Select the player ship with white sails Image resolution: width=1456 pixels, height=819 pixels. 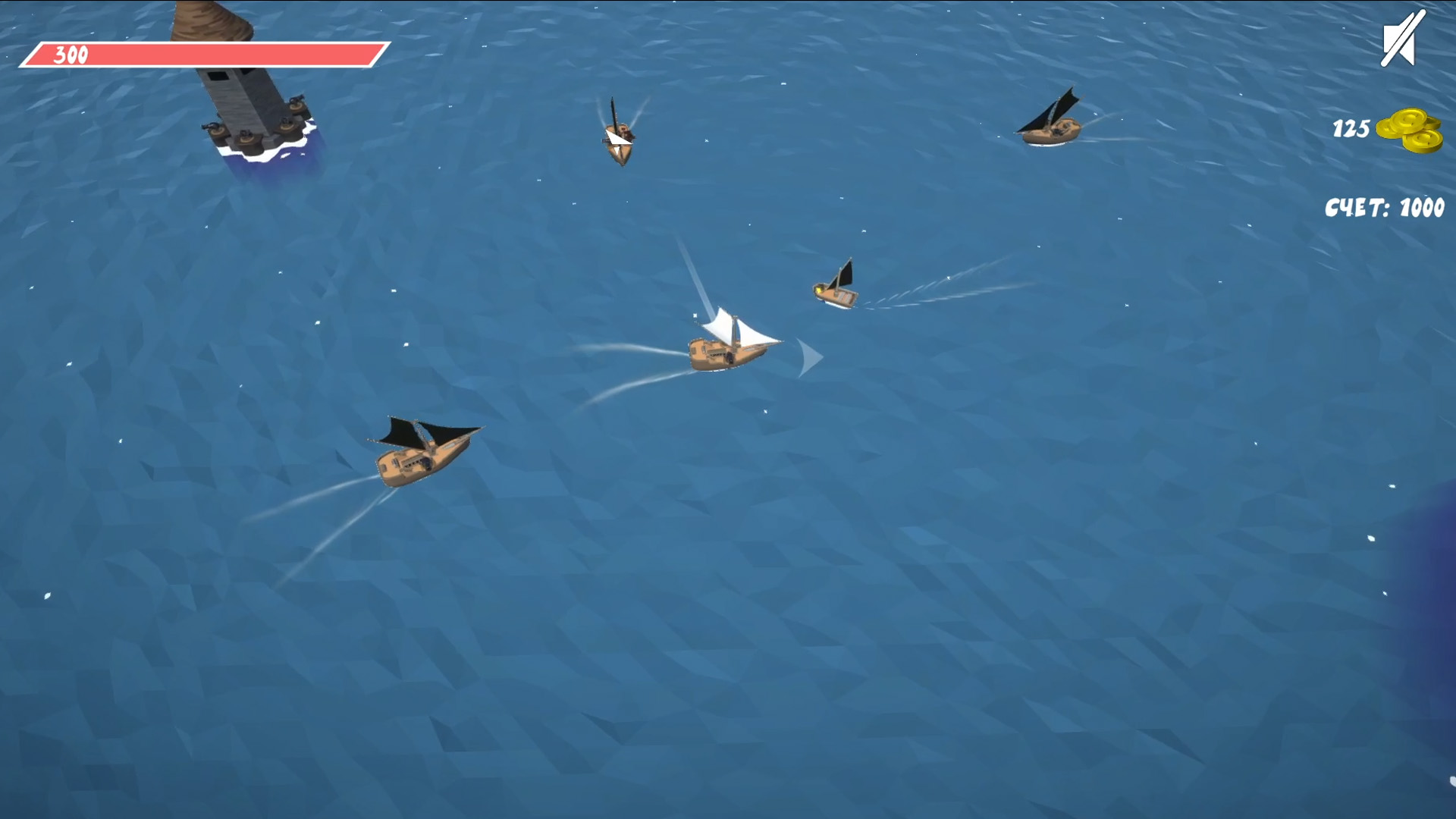click(724, 349)
